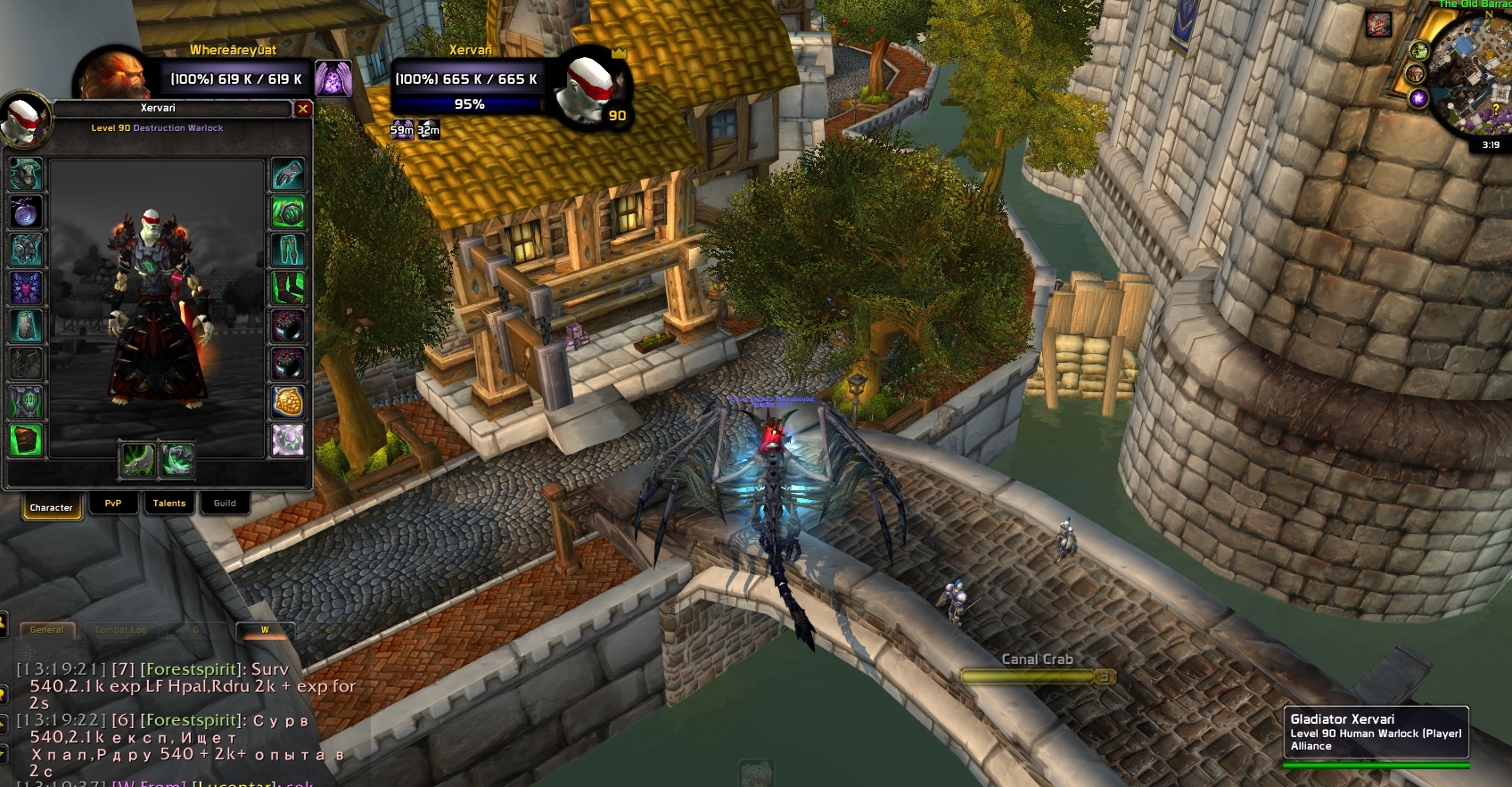Screen dimensions: 1512x787
Task: Show the Guild tab
Action: click(225, 504)
